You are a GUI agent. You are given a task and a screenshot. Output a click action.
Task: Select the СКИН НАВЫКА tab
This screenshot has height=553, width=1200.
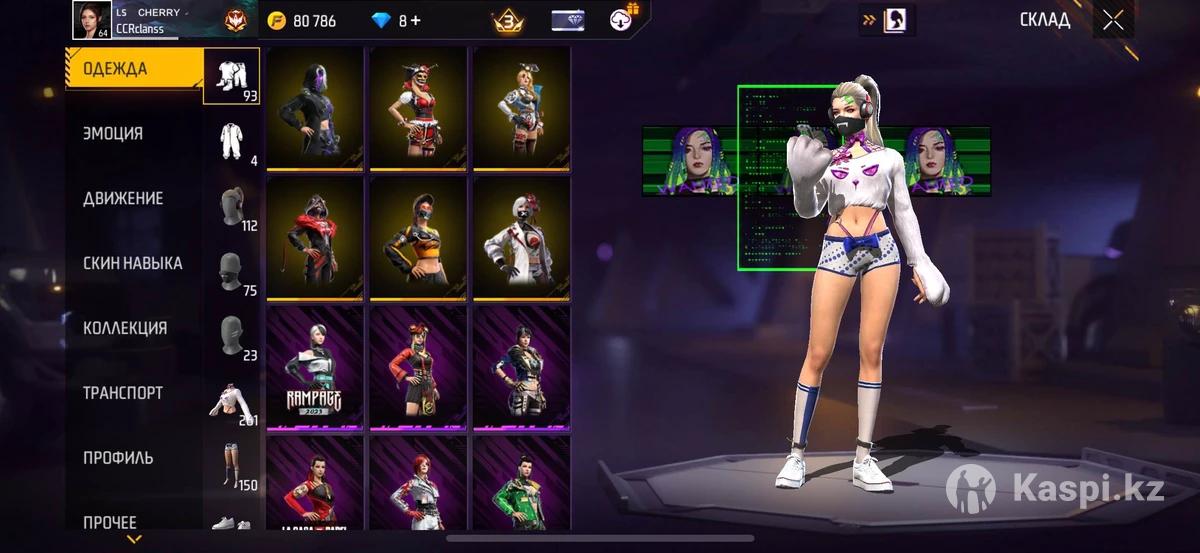(x=132, y=263)
